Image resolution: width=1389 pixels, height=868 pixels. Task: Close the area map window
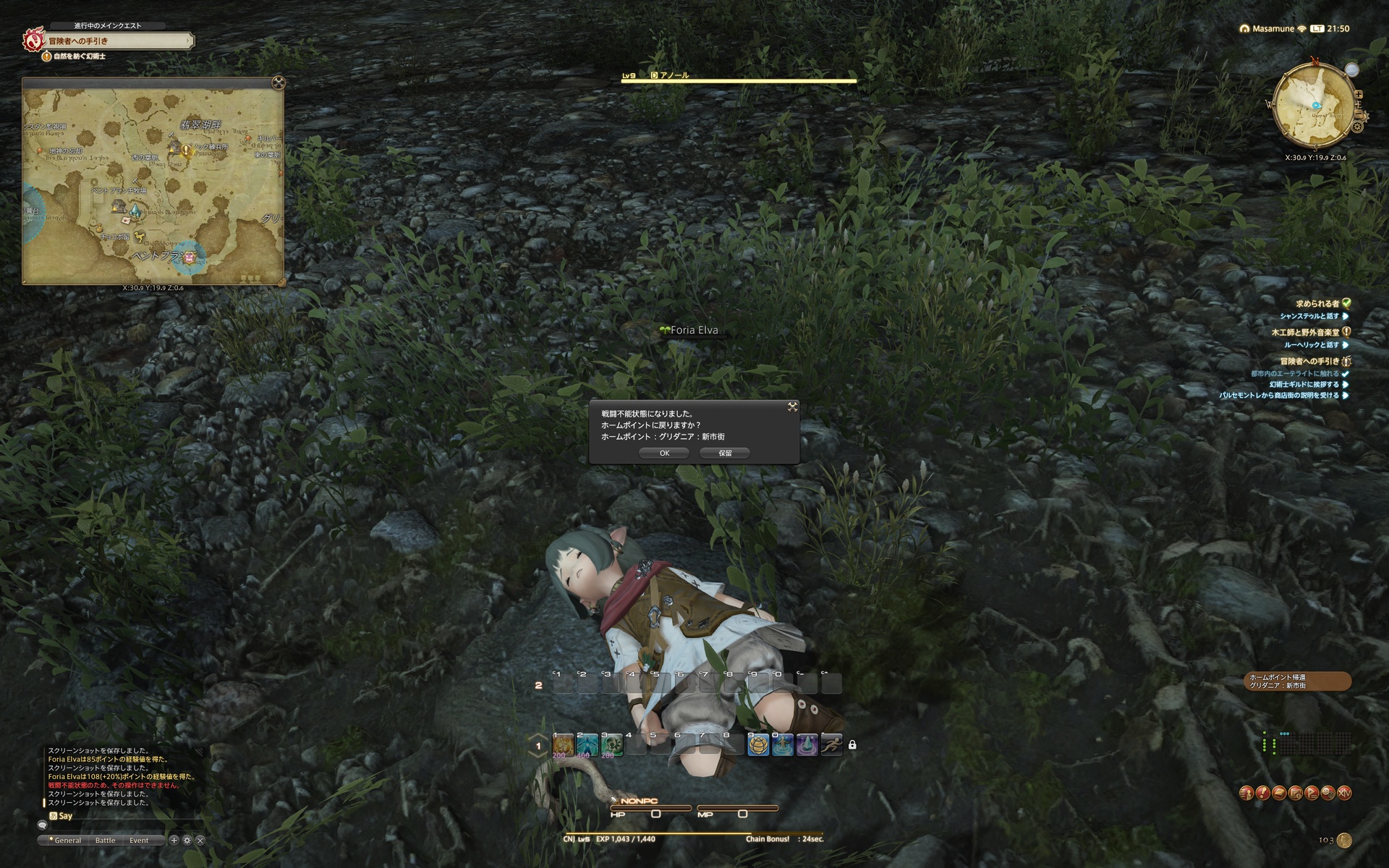278,82
